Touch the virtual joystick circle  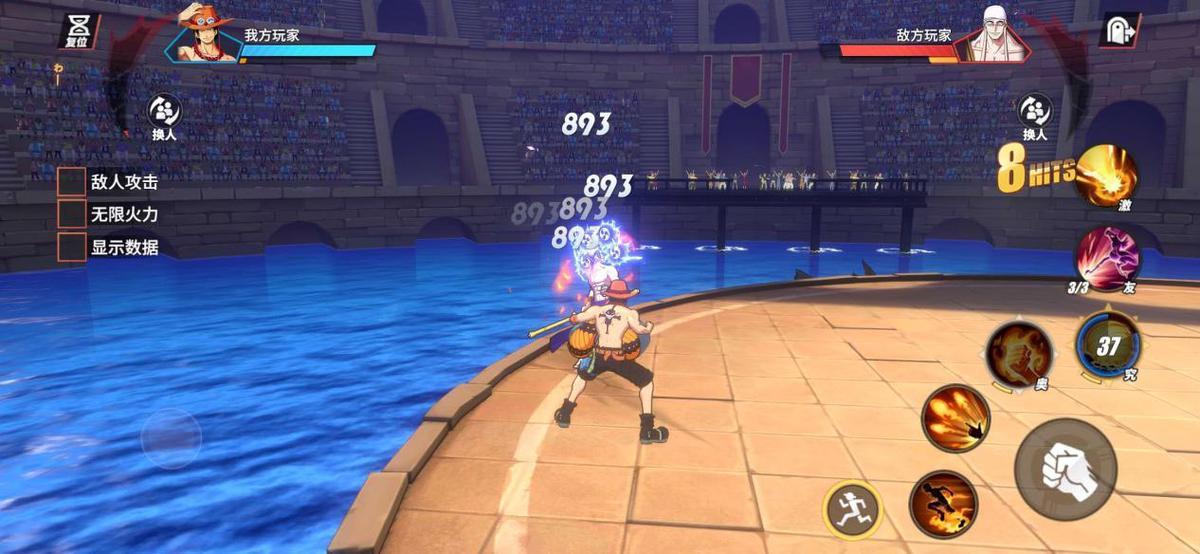171,439
